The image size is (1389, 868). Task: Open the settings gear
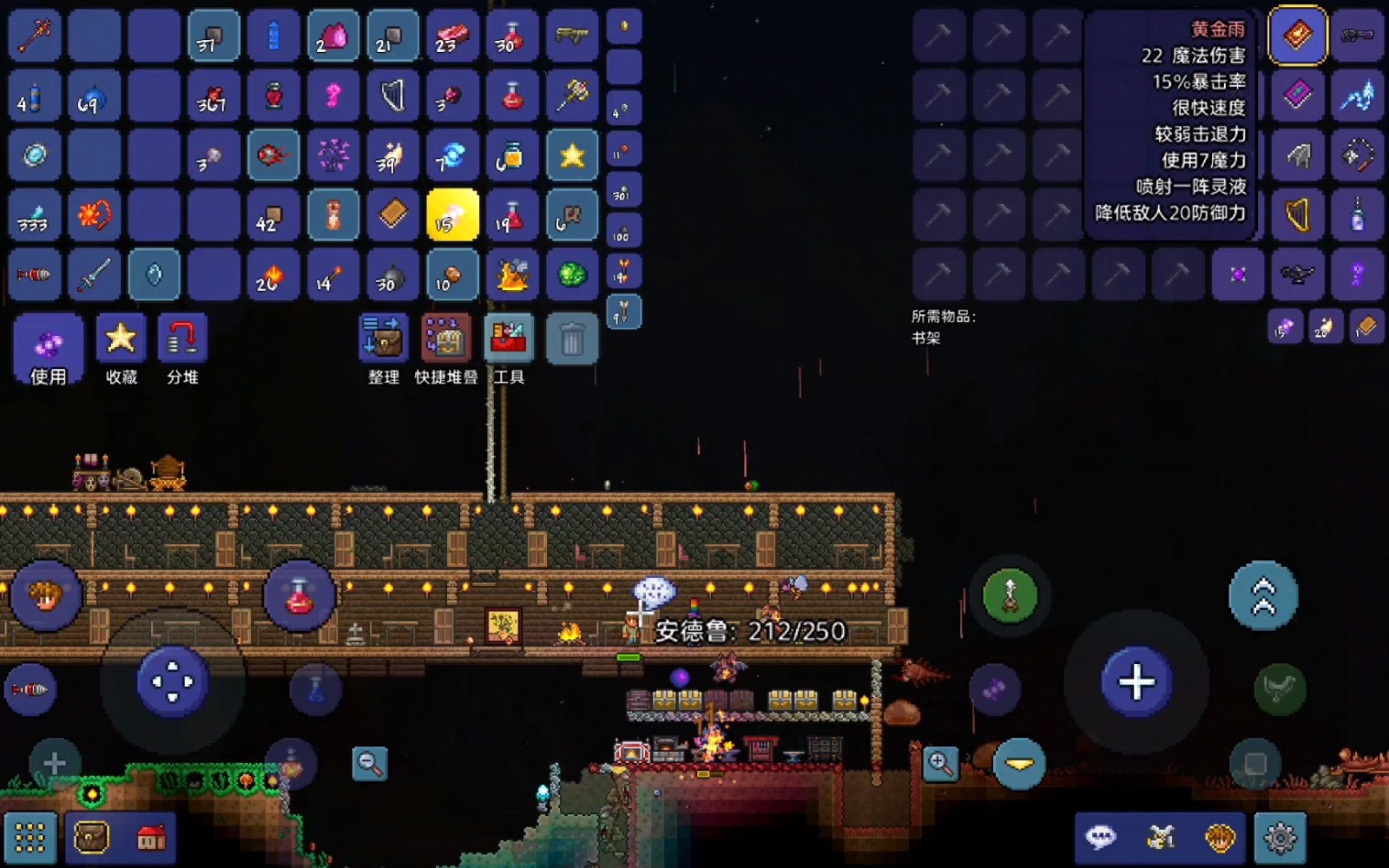click(1280, 838)
